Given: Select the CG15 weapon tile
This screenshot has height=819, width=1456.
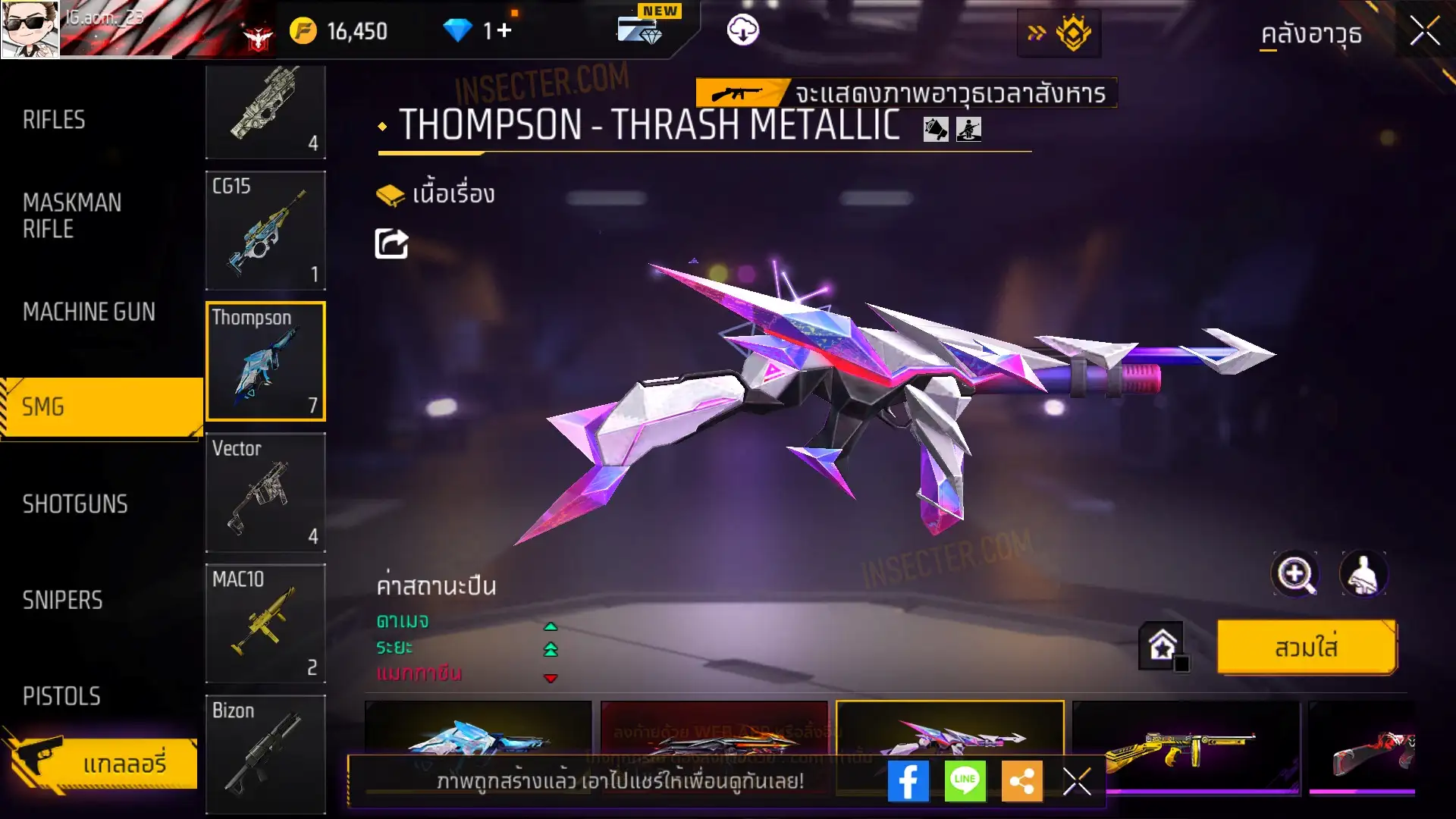Looking at the screenshot, I should point(265,231).
